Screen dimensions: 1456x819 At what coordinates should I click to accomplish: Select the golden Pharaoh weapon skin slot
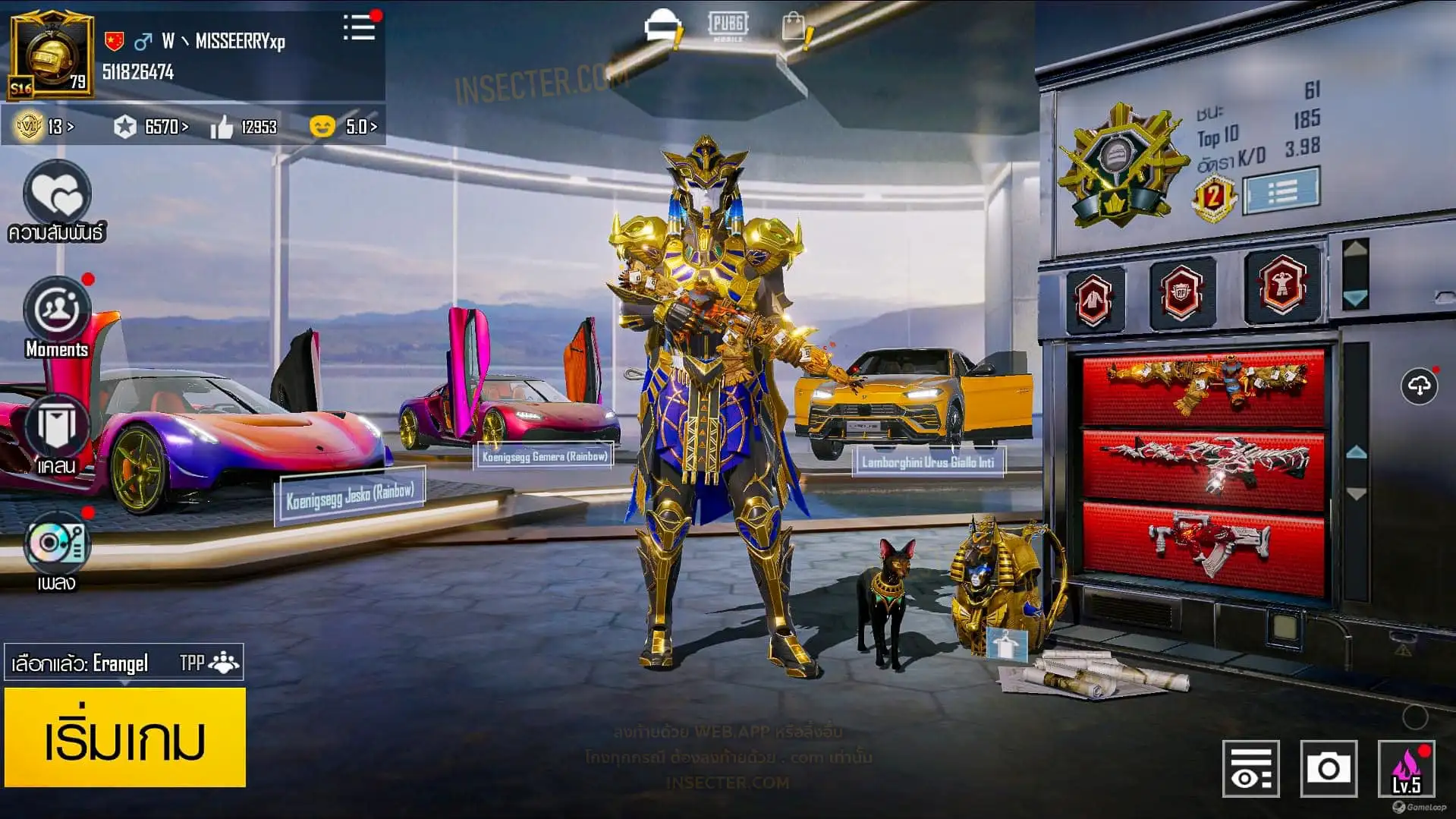[1203, 387]
